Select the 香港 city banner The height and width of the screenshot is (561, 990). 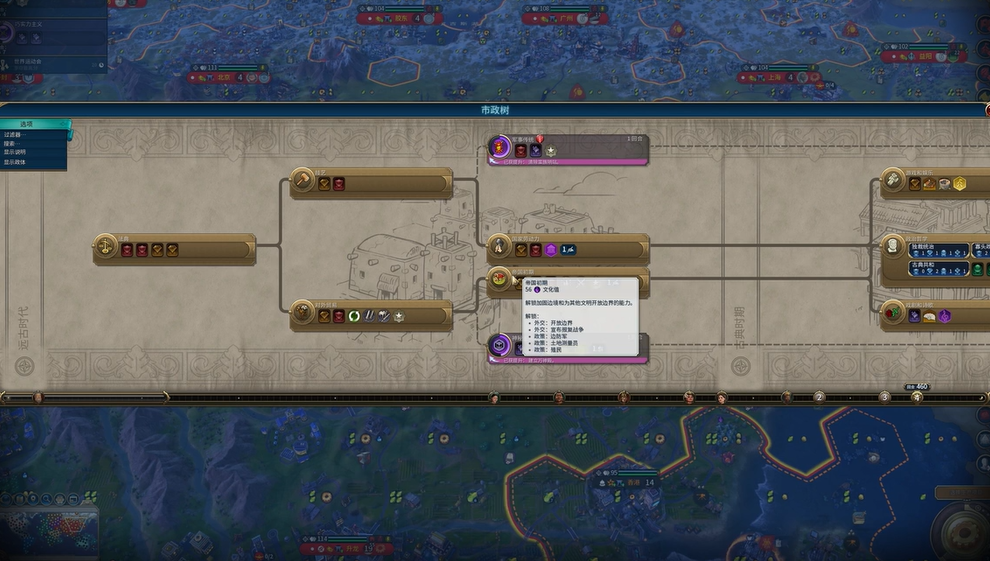point(632,482)
